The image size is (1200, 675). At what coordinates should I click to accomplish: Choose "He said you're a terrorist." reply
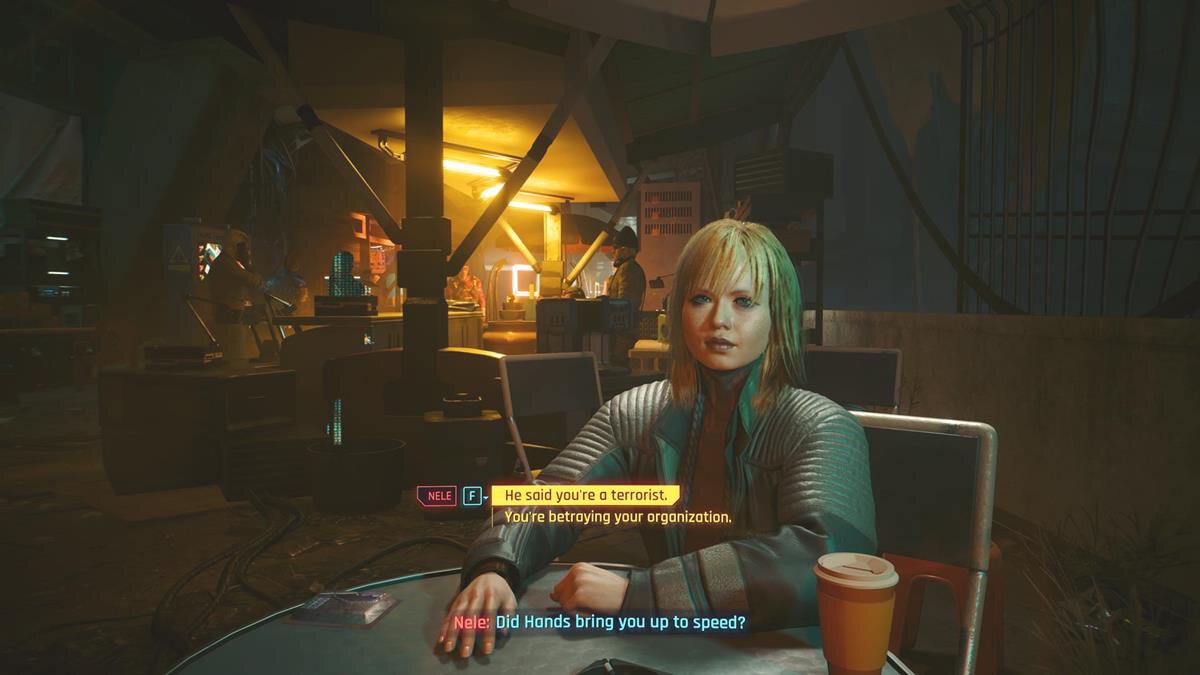coord(585,495)
